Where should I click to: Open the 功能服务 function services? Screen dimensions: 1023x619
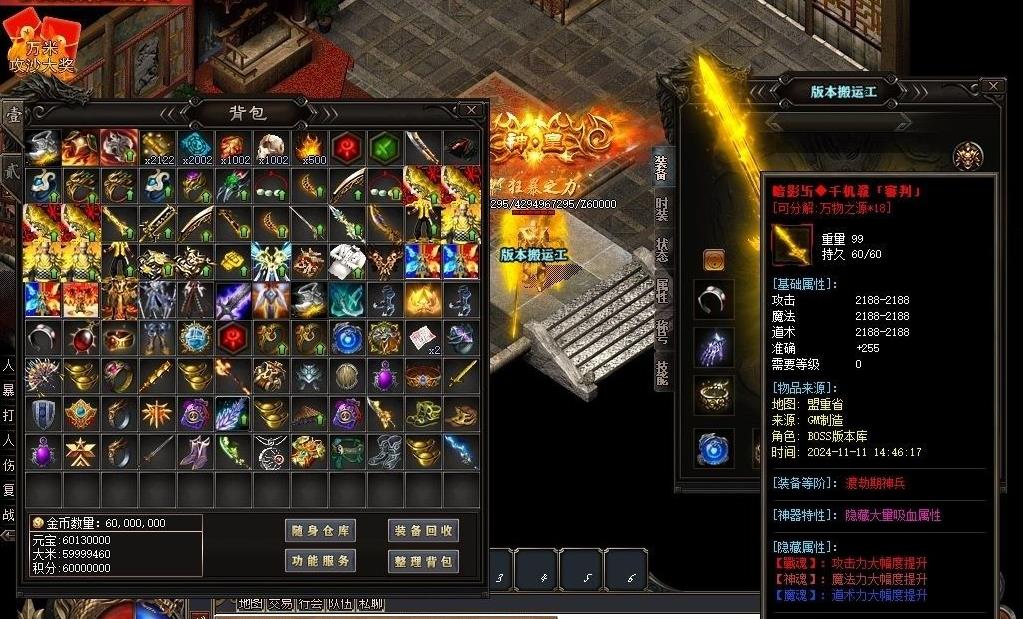(321, 561)
